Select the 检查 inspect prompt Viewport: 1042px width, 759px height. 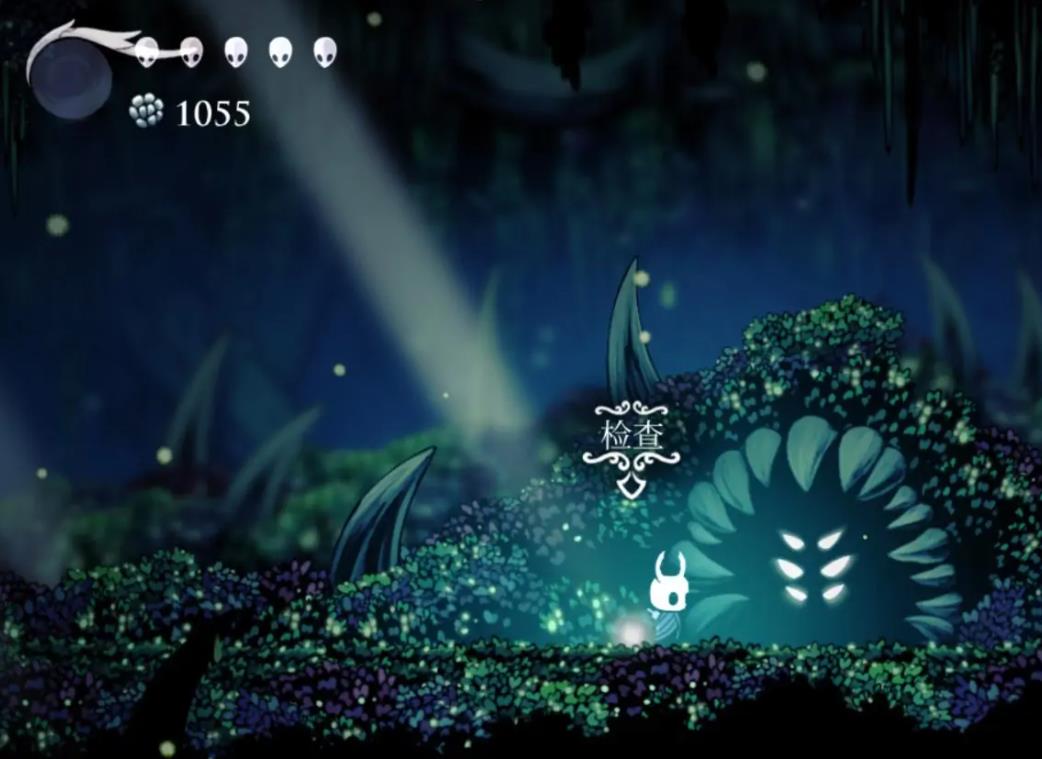(631, 436)
